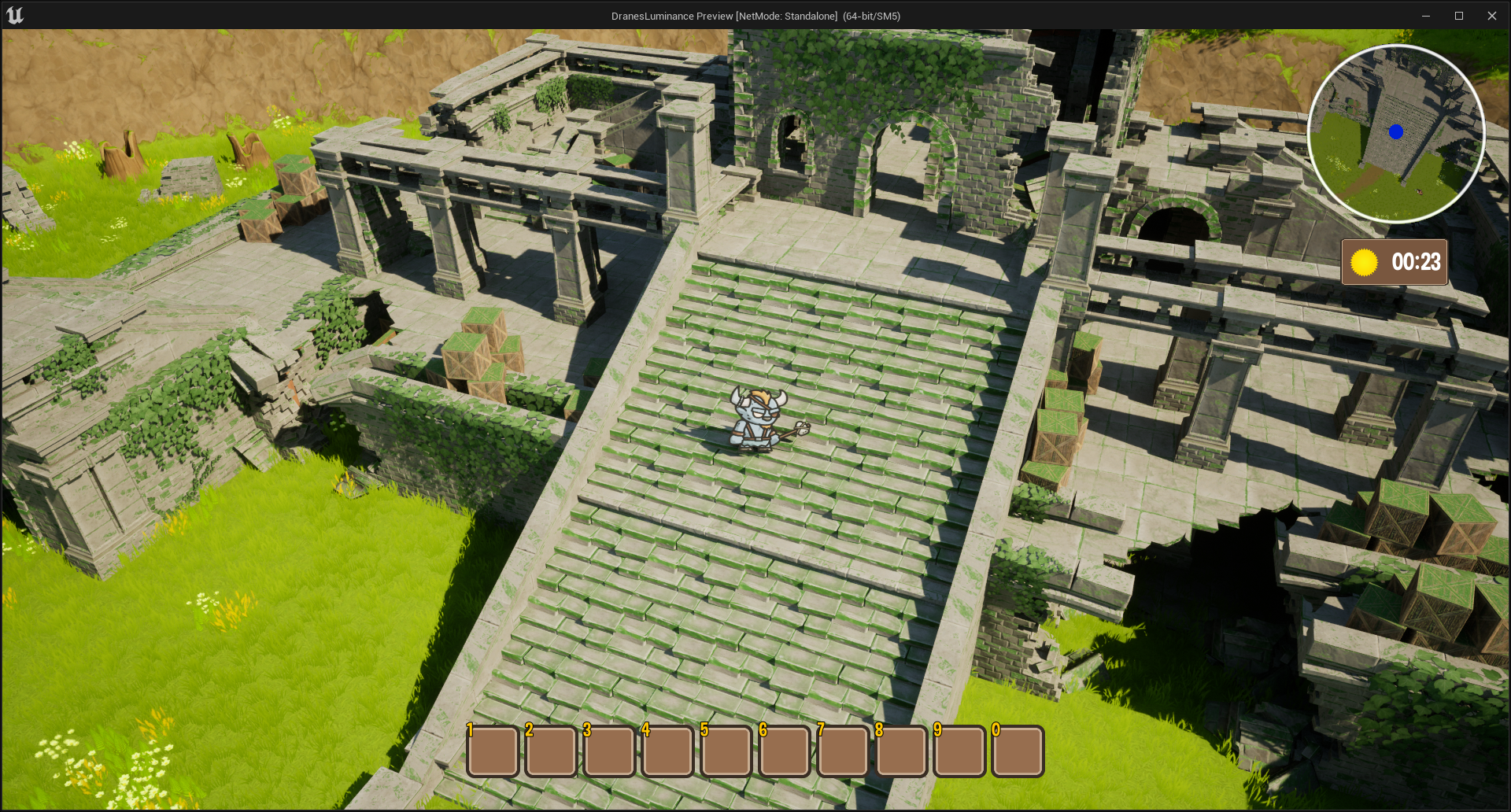Screen dimensions: 1511x812
Task: Click the circular minimap
Action: point(1396,134)
